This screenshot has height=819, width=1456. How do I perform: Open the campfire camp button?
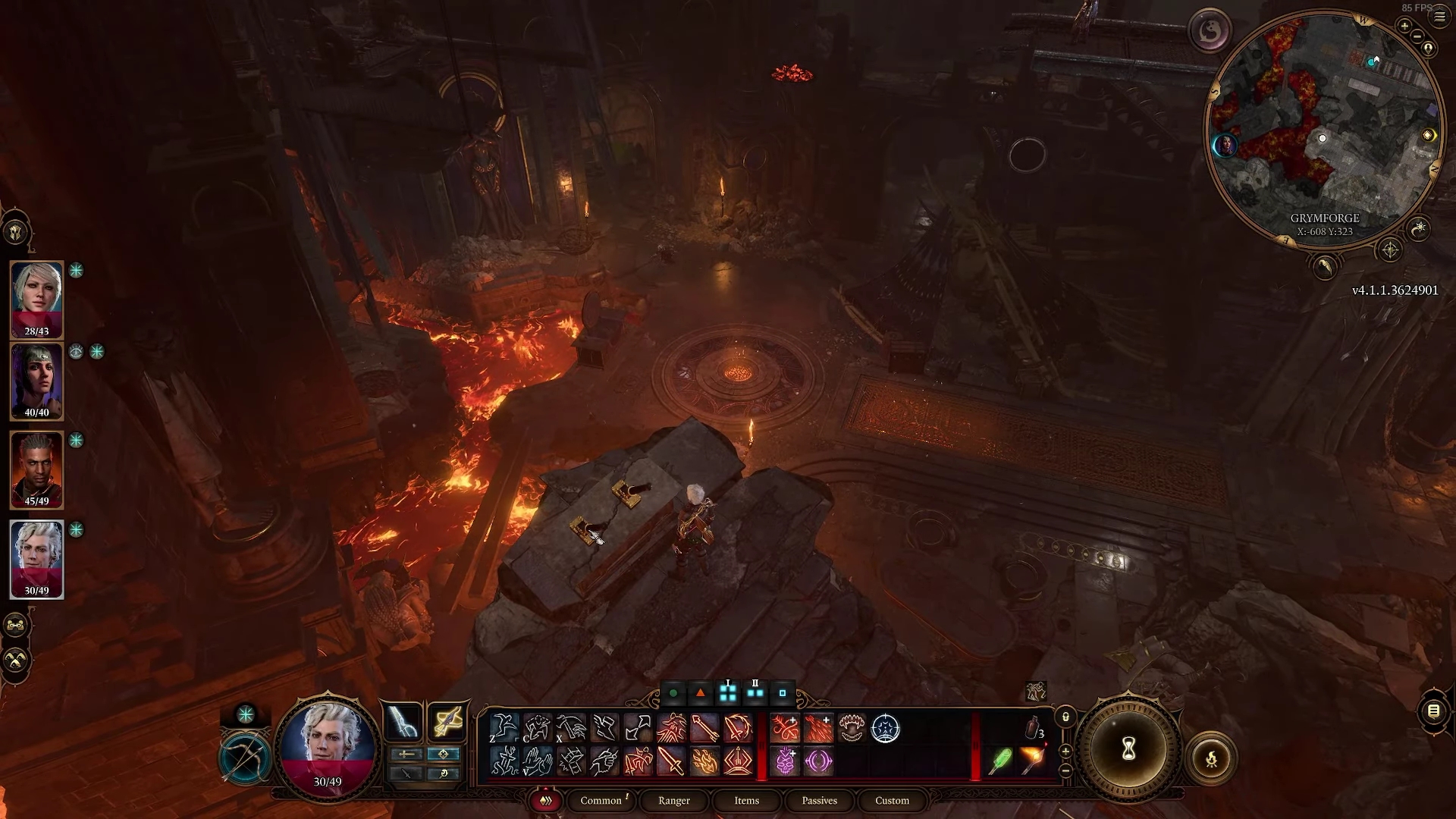(x=1211, y=758)
